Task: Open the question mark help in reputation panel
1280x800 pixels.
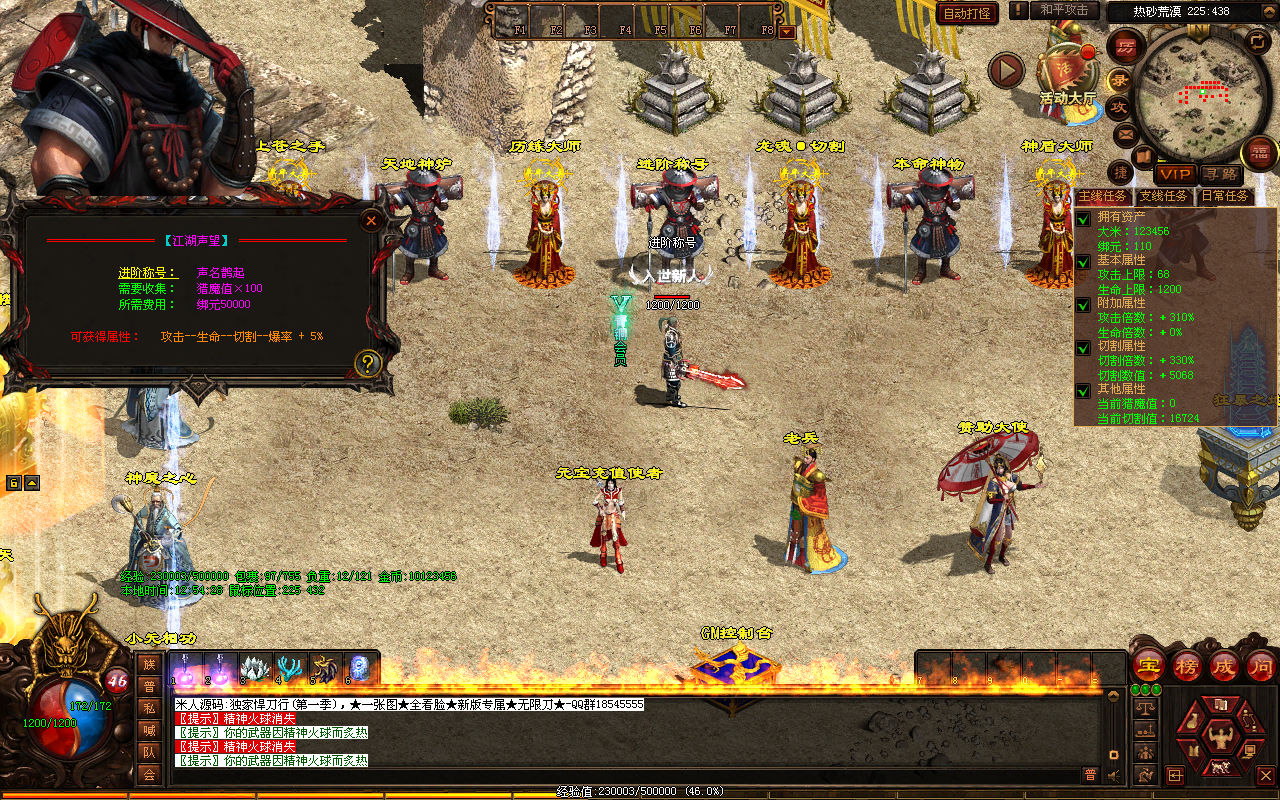Action: [368, 363]
